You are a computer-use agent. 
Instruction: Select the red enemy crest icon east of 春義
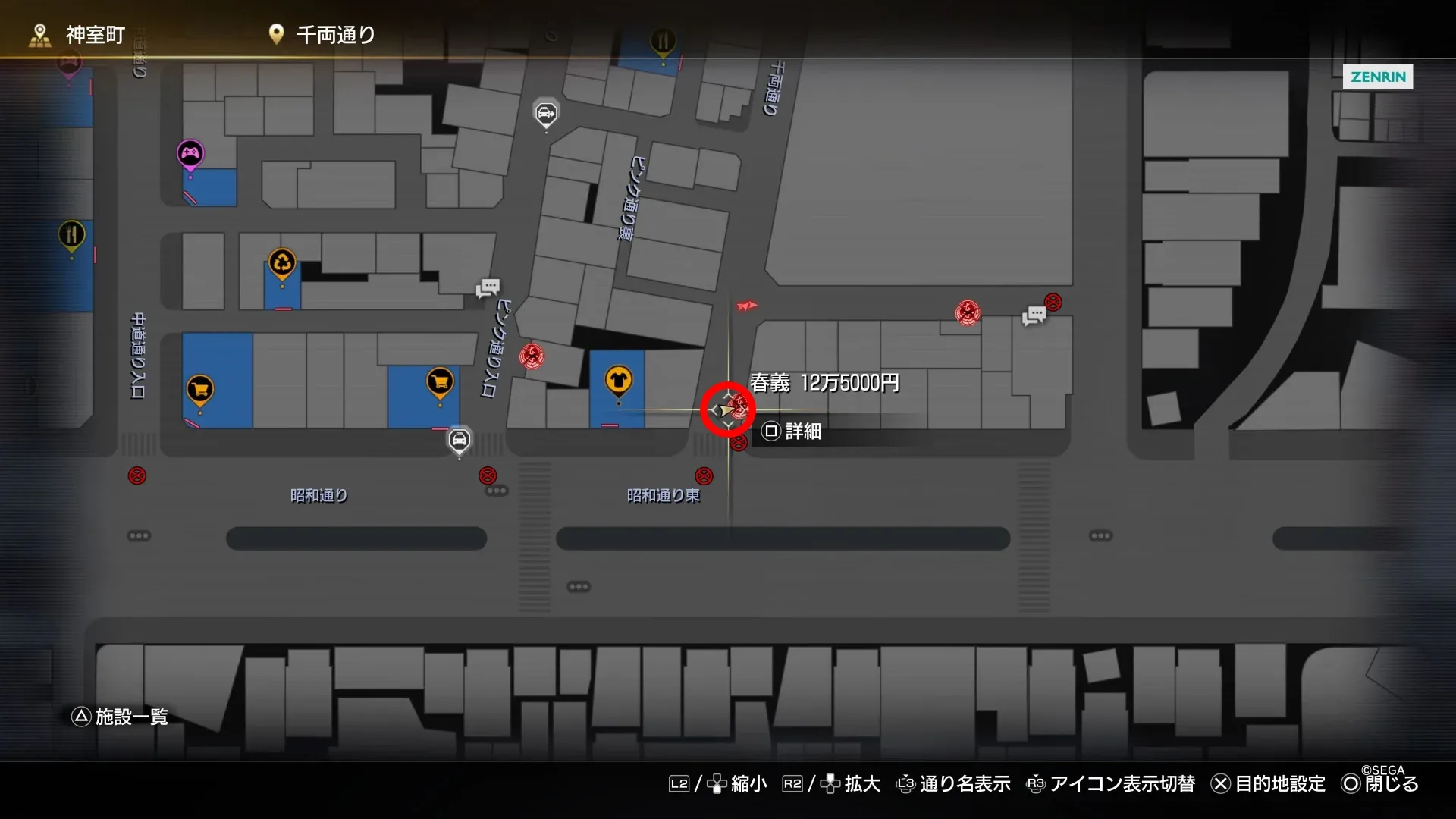coord(967,312)
